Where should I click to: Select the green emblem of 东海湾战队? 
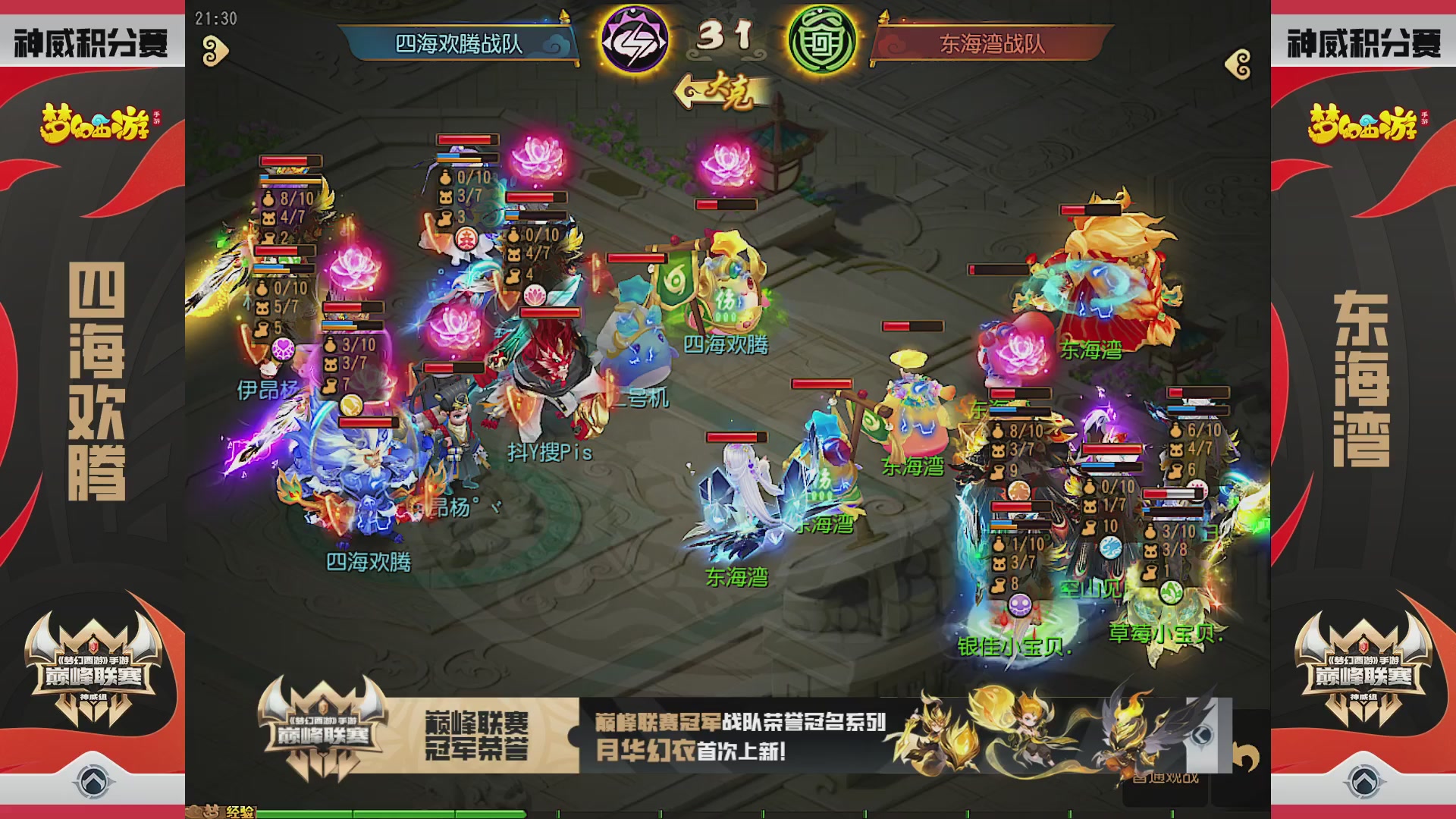pos(819,42)
